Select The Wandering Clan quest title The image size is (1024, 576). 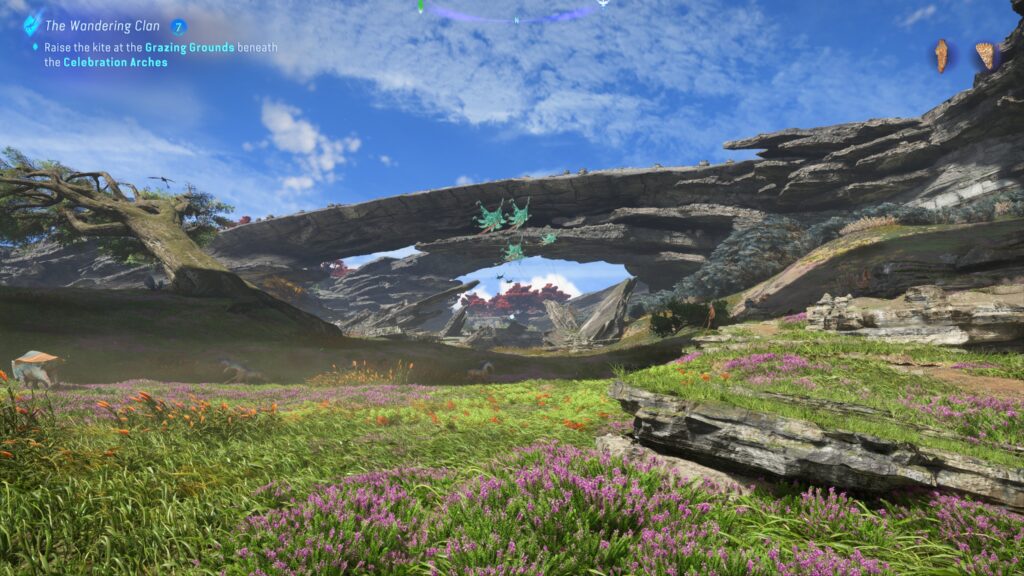coord(104,27)
